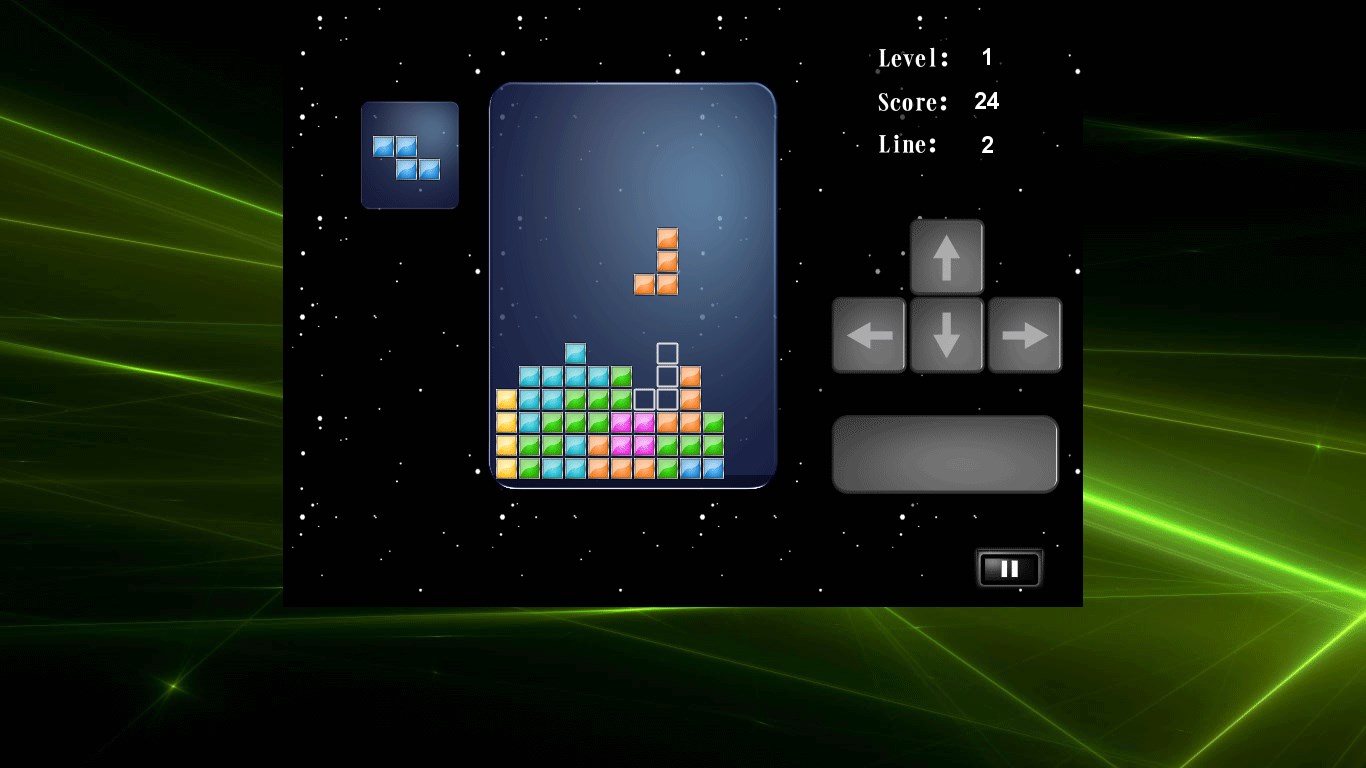
Task: Click the up arrow to rotate the piece
Action: (946, 254)
